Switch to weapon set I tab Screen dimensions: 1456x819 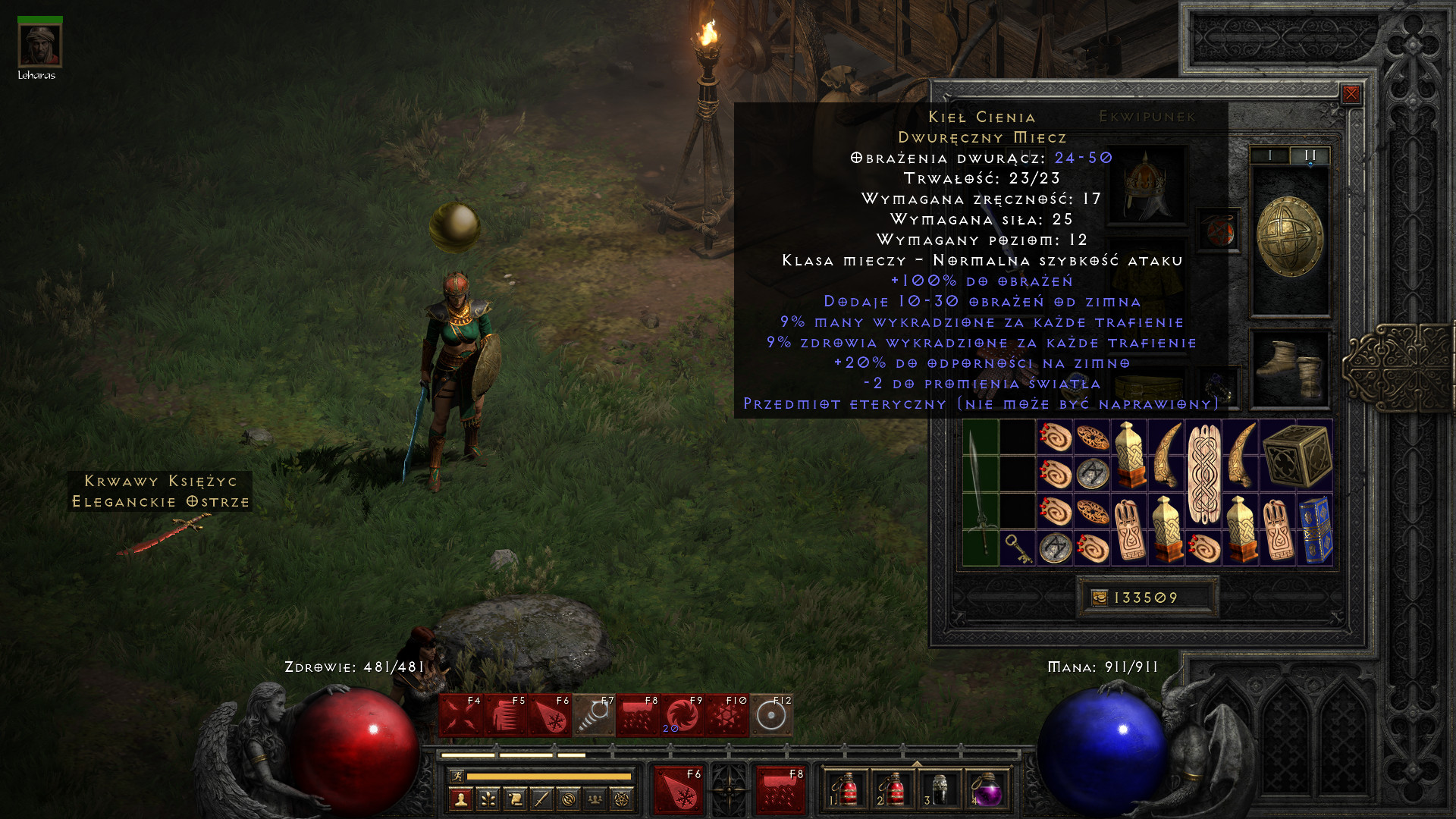[x=1270, y=155]
